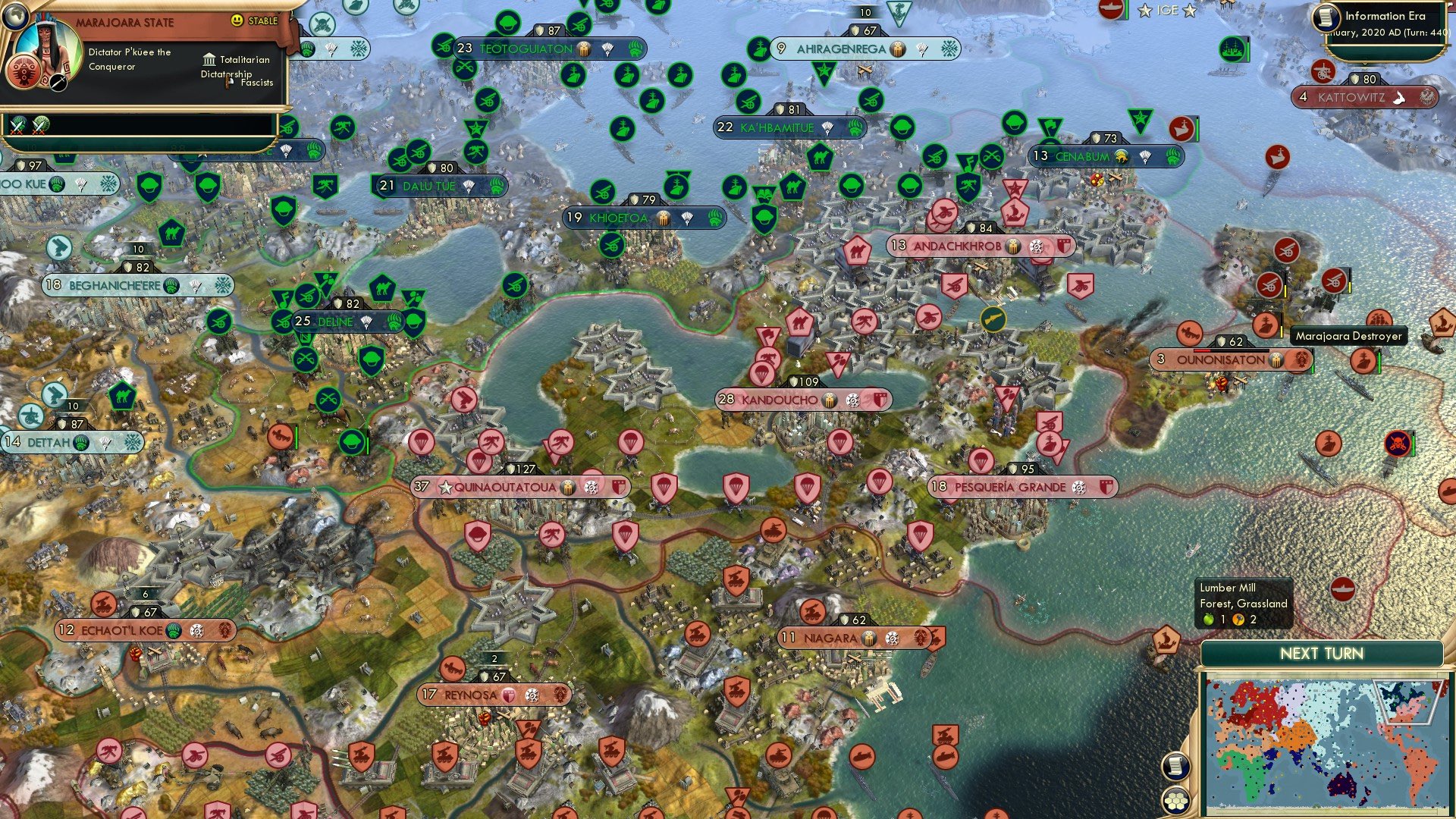
Task: Click the globe icon in the top-left corner
Action: pos(16,16)
